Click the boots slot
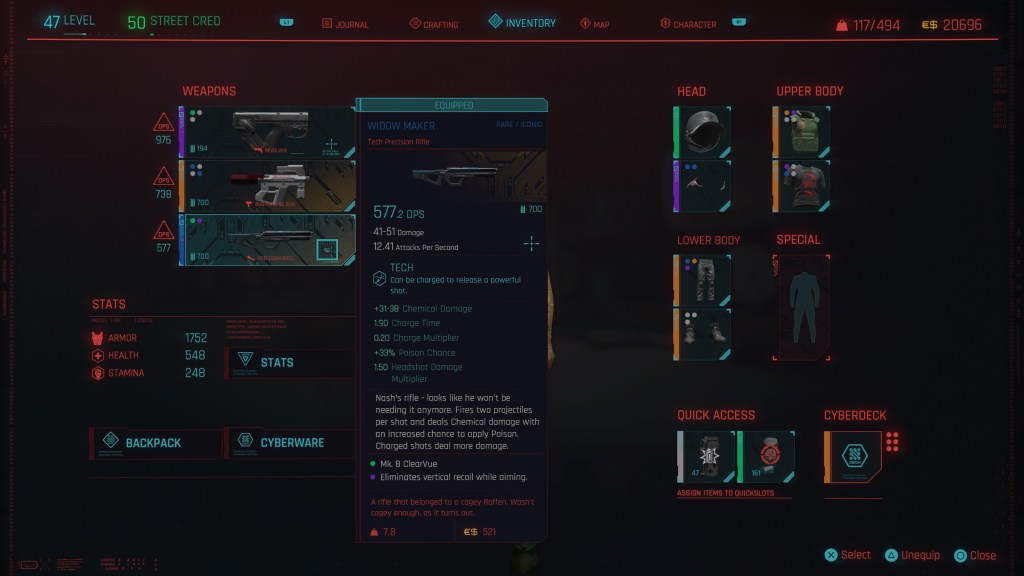The height and width of the screenshot is (576, 1024). (x=703, y=333)
